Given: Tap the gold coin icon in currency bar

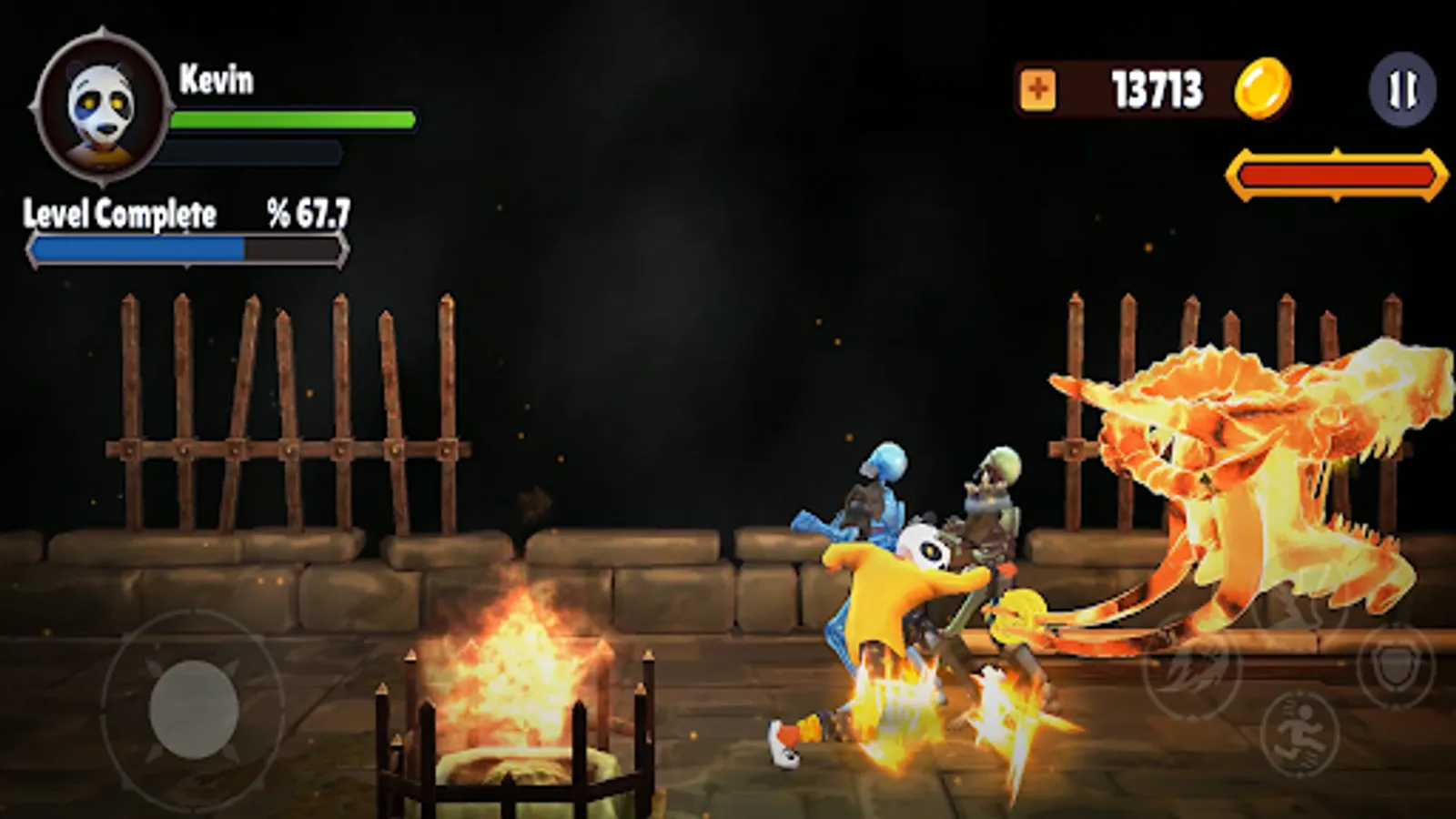Looking at the screenshot, I should [x=1265, y=88].
